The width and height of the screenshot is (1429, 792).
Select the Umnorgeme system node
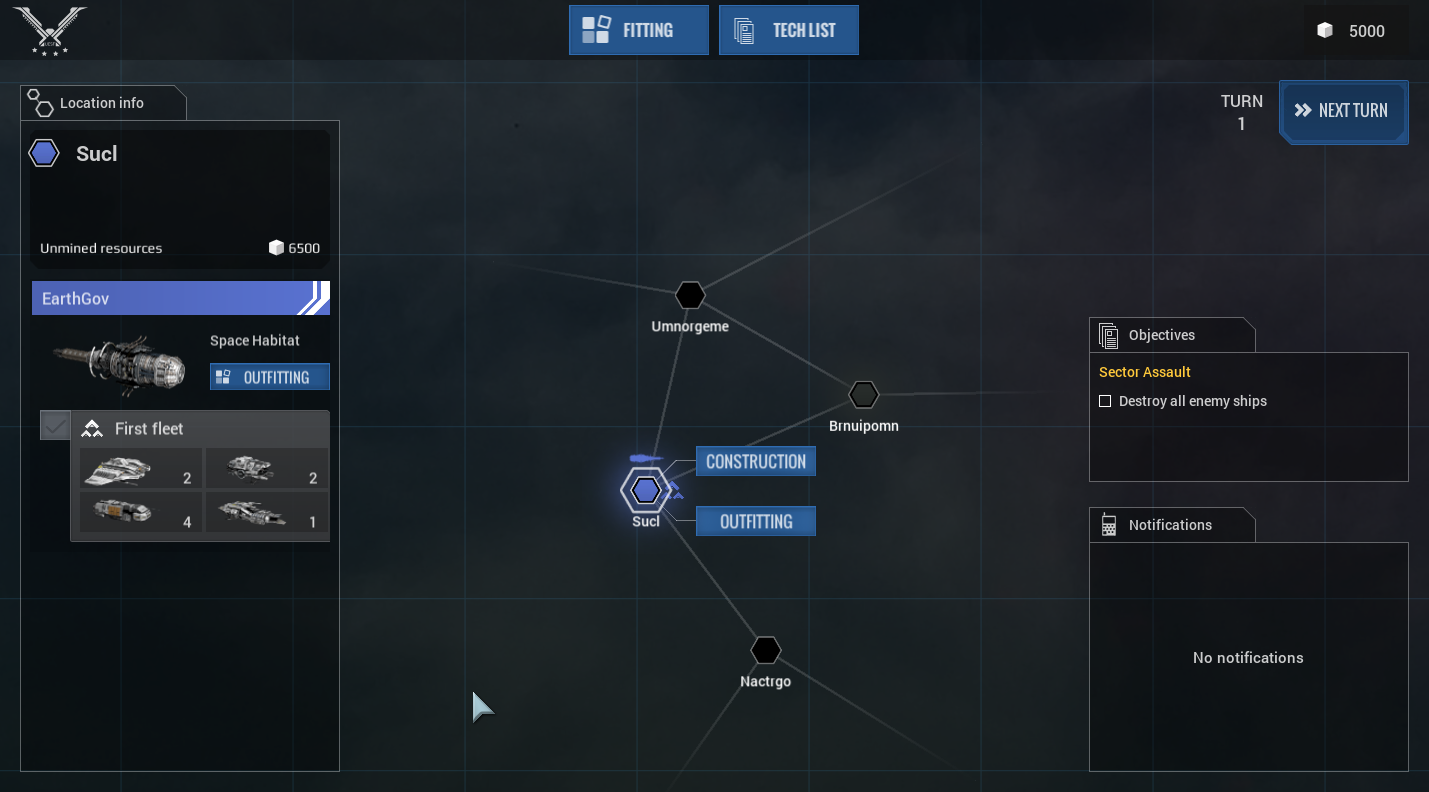point(690,295)
